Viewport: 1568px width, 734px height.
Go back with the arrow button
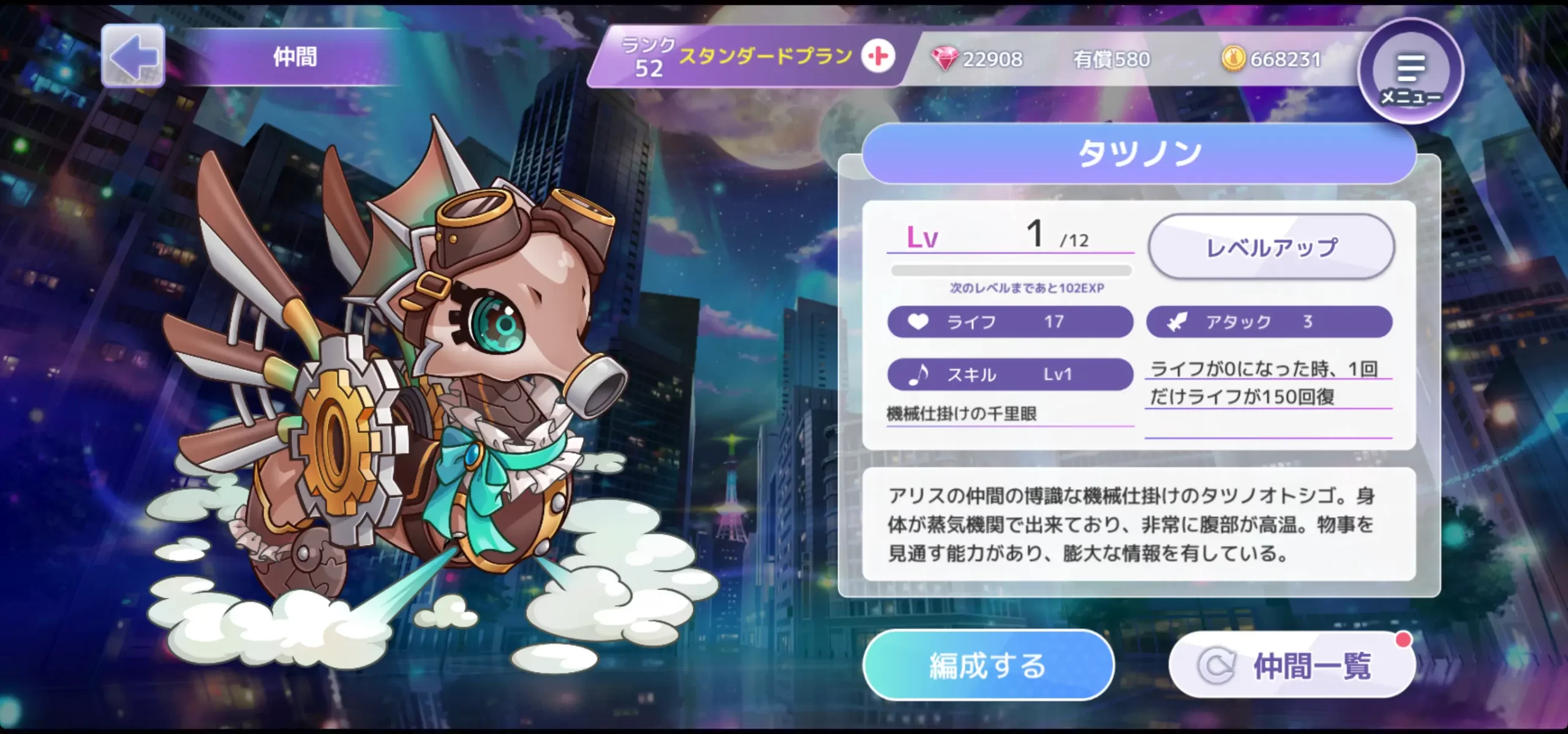(x=133, y=56)
